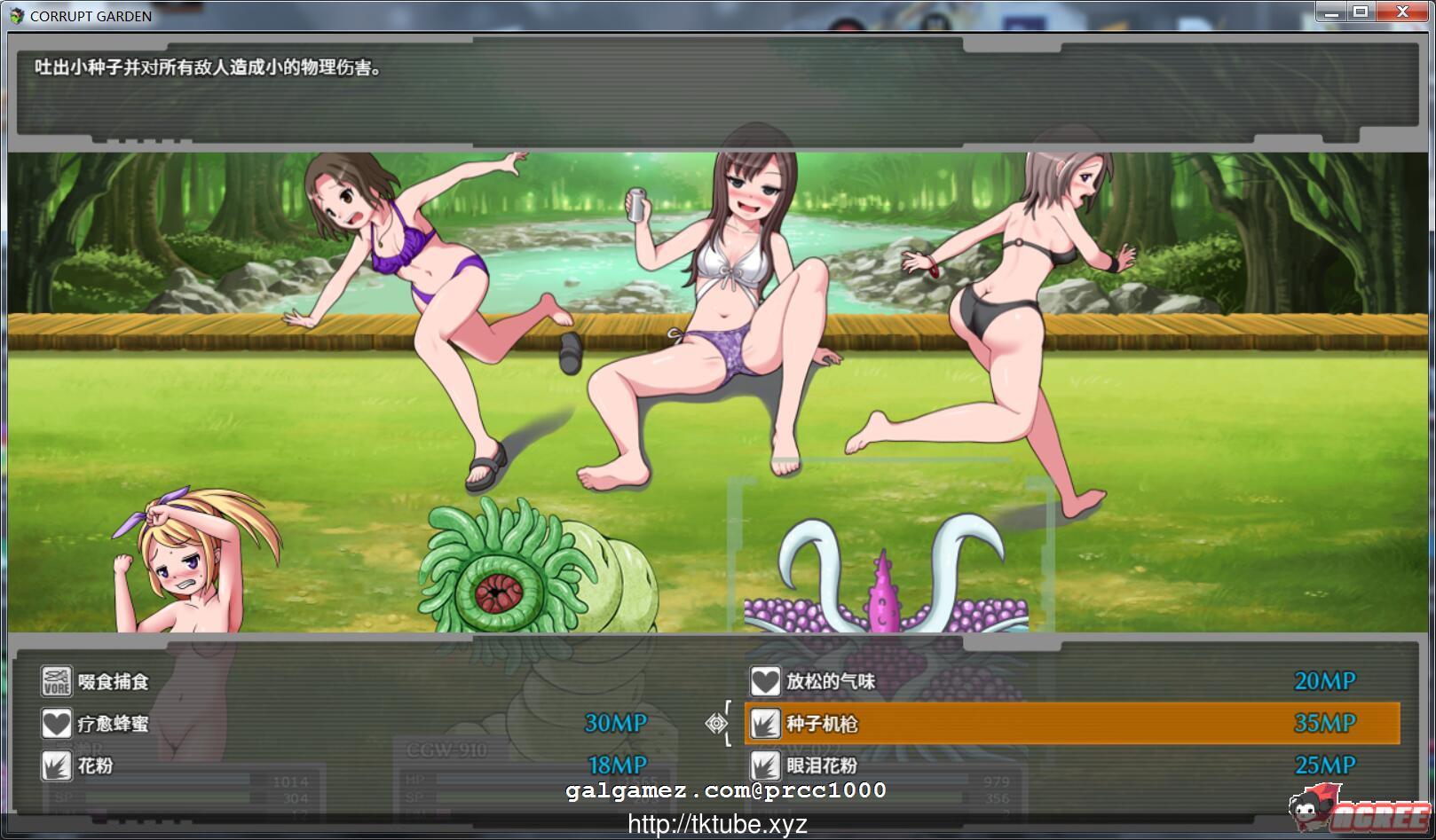Click the http://tktube.xyz link text

[717, 824]
